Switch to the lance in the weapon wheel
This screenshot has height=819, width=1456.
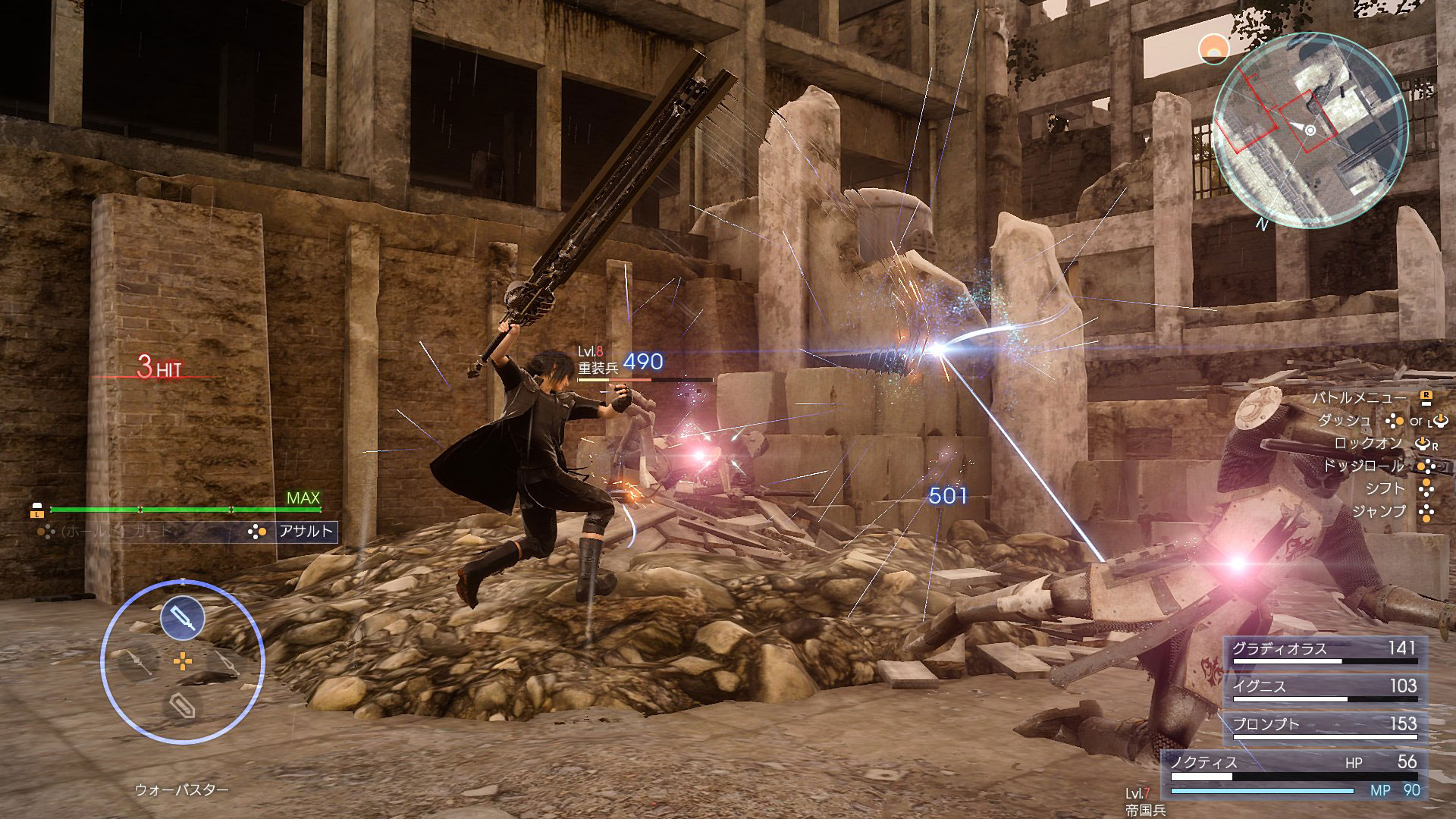[140, 662]
